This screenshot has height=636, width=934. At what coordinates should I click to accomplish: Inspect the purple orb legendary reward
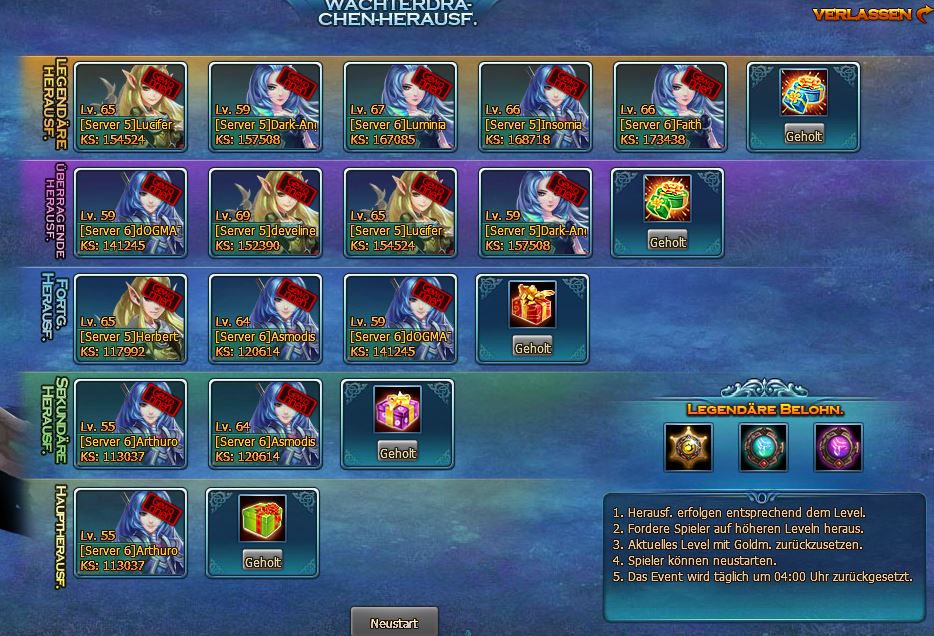[x=838, y=447]
